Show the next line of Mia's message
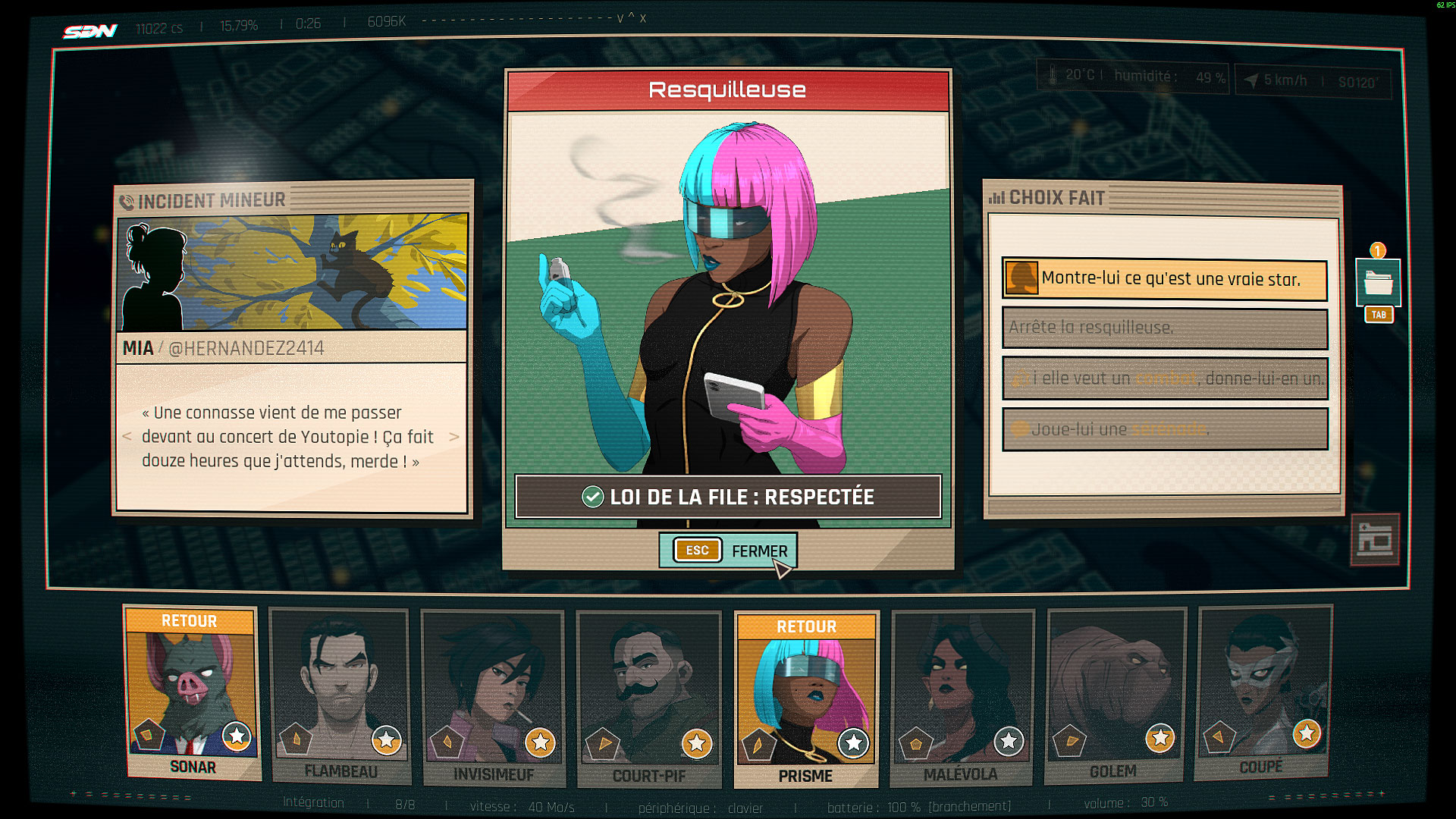 pyautogui.click(x=454, y=437)
